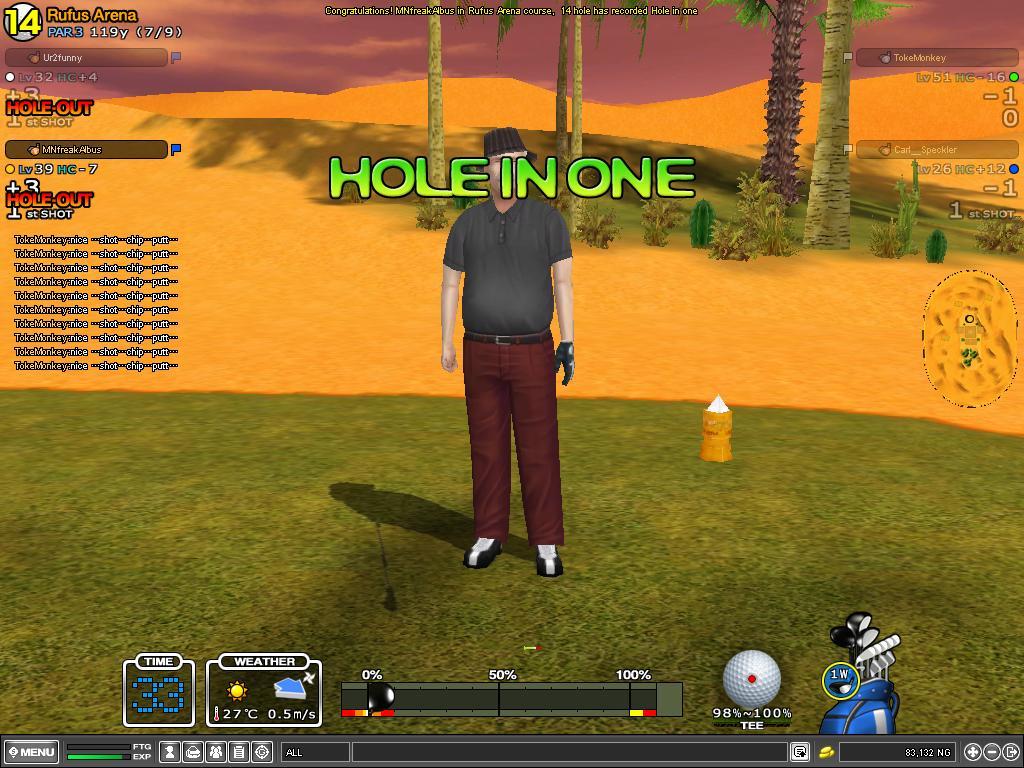Open the MENU button
This screenshot has height=768, width=1024.
coord(32,752)
